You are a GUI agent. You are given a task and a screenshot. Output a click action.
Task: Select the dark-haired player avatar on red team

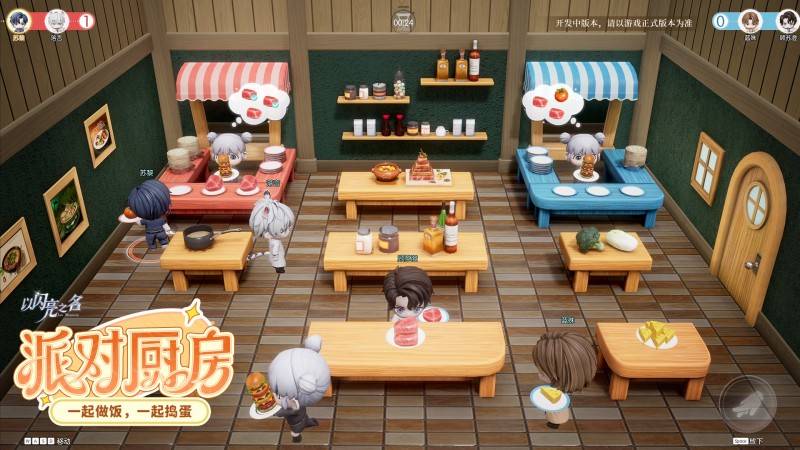(x=21, y=21)
